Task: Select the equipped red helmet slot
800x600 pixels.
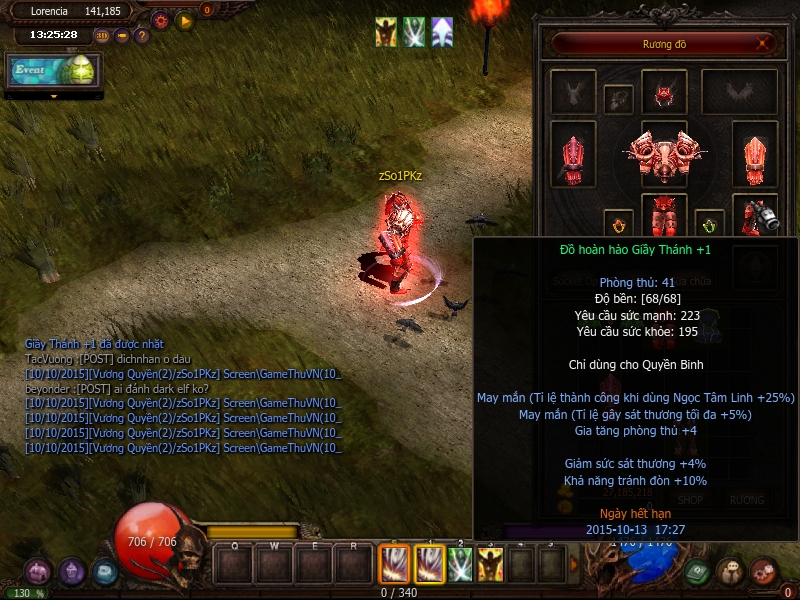Action: click(664, 93)
